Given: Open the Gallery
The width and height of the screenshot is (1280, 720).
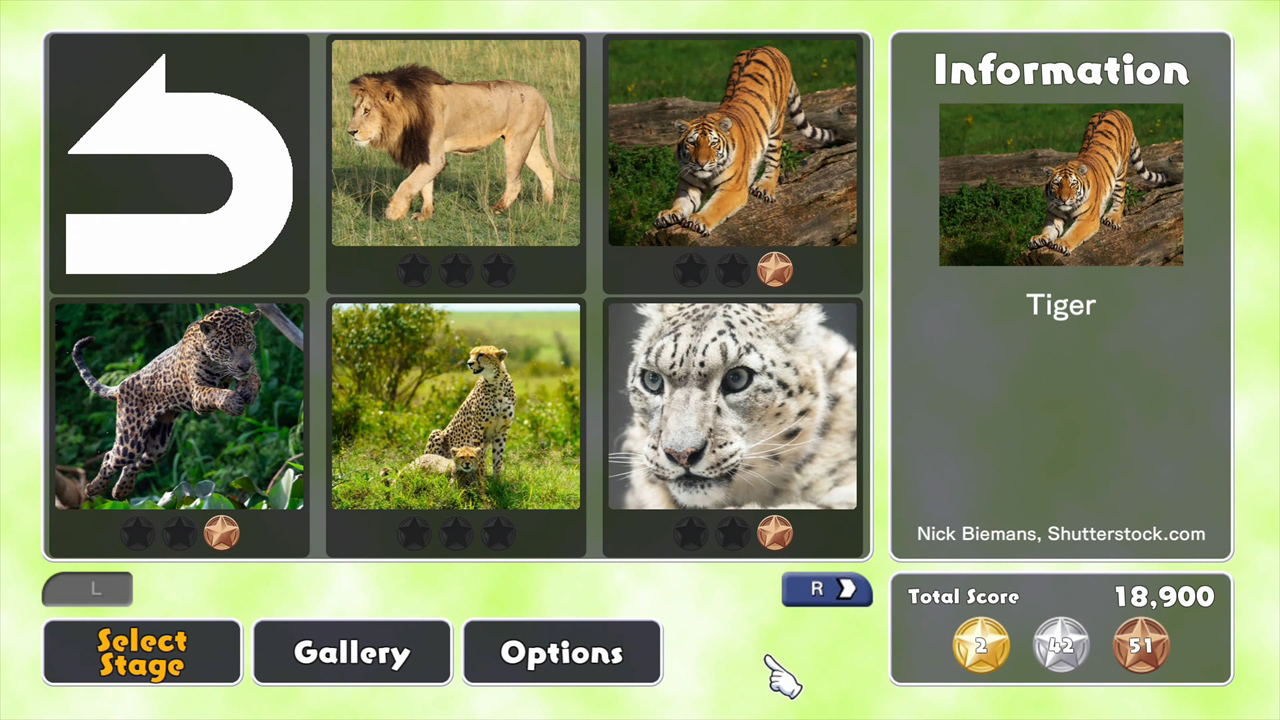Looking at the screenshot, I should click(351, 652).
